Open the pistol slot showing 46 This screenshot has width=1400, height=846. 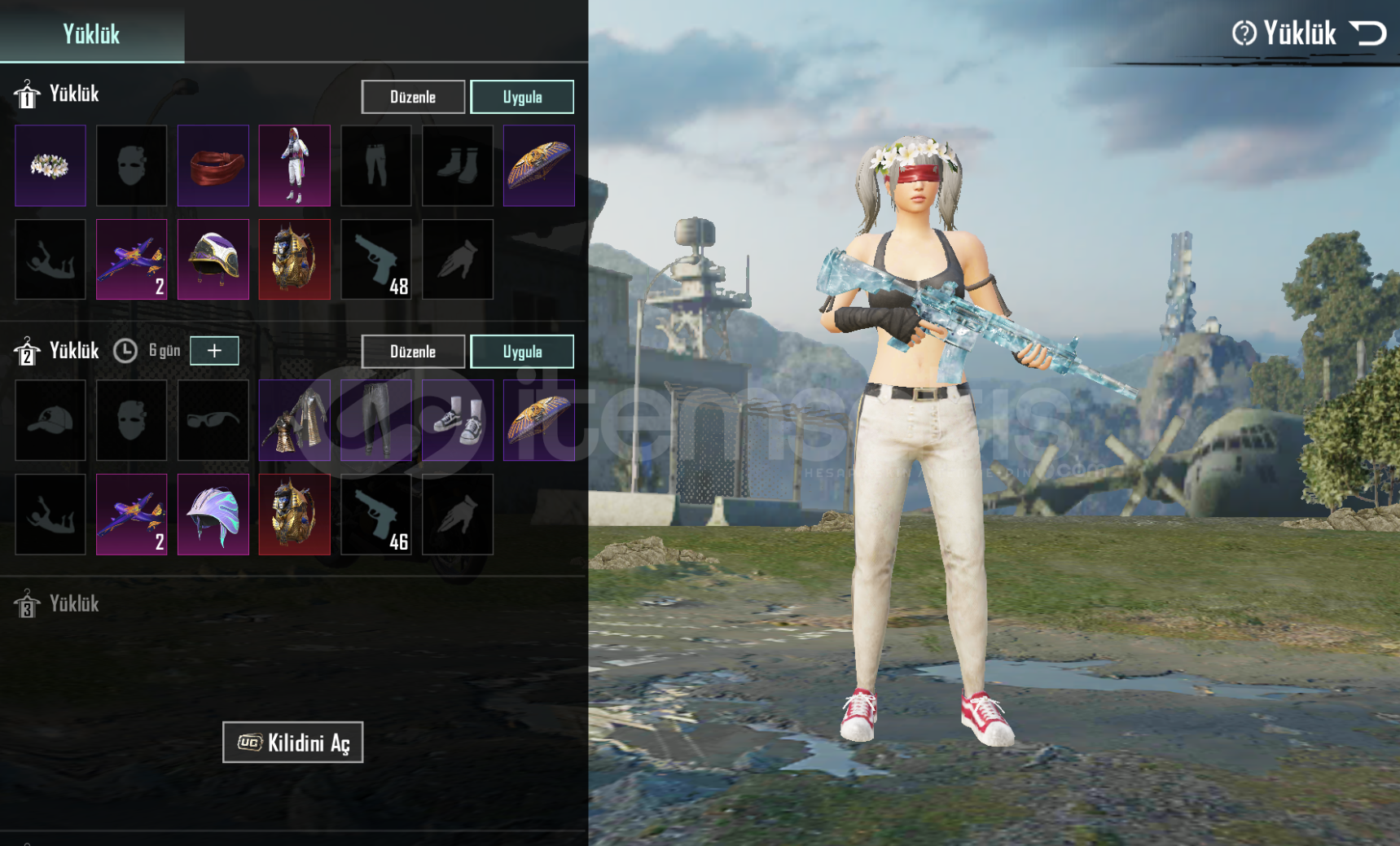[x=376, y=515]
